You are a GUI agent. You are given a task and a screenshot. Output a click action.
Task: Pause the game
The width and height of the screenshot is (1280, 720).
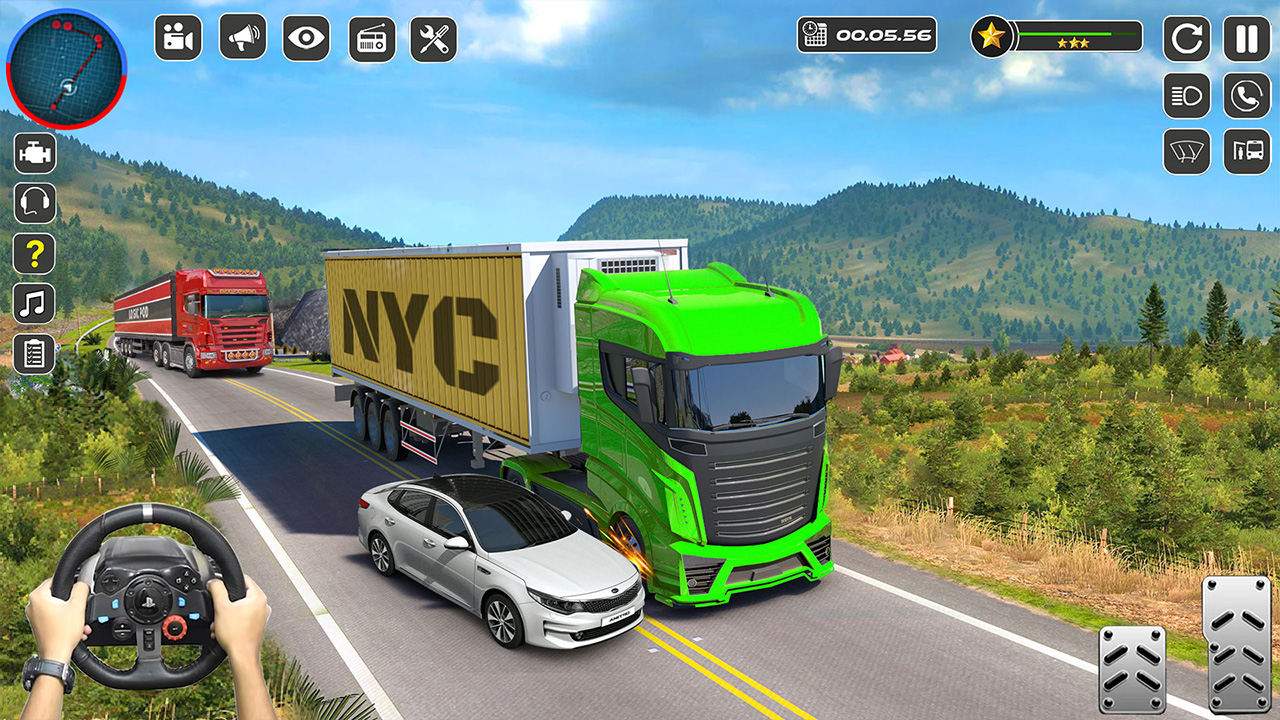tap(1246, 39)
